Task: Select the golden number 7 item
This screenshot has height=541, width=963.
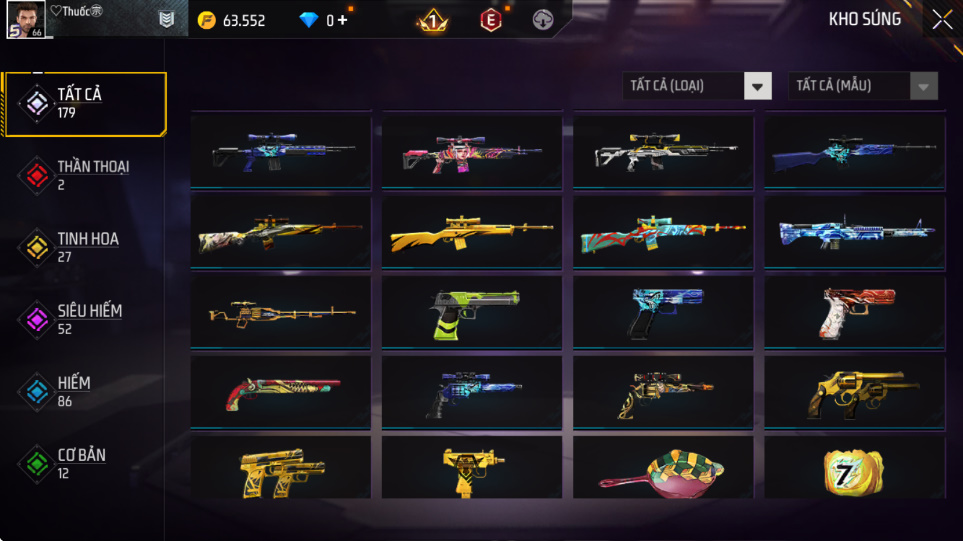Action: coord(853,468)
